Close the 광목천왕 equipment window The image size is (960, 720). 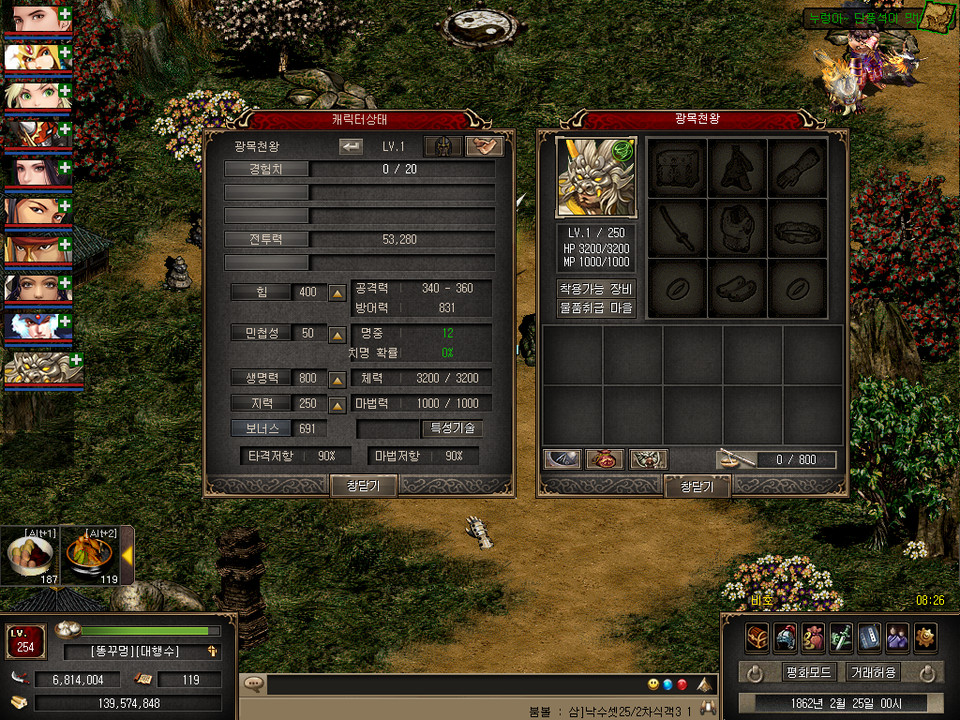coord(697,487)
